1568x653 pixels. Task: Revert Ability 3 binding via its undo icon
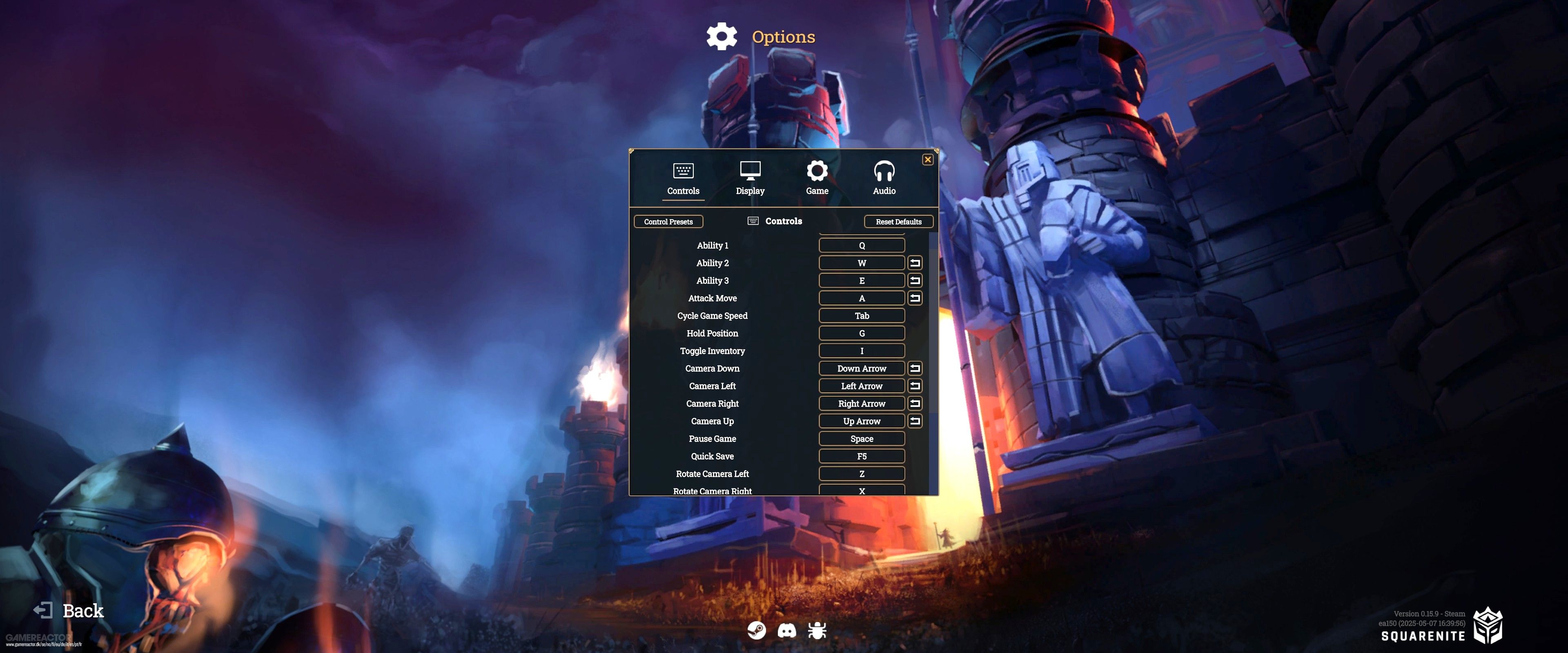(915, 280)
